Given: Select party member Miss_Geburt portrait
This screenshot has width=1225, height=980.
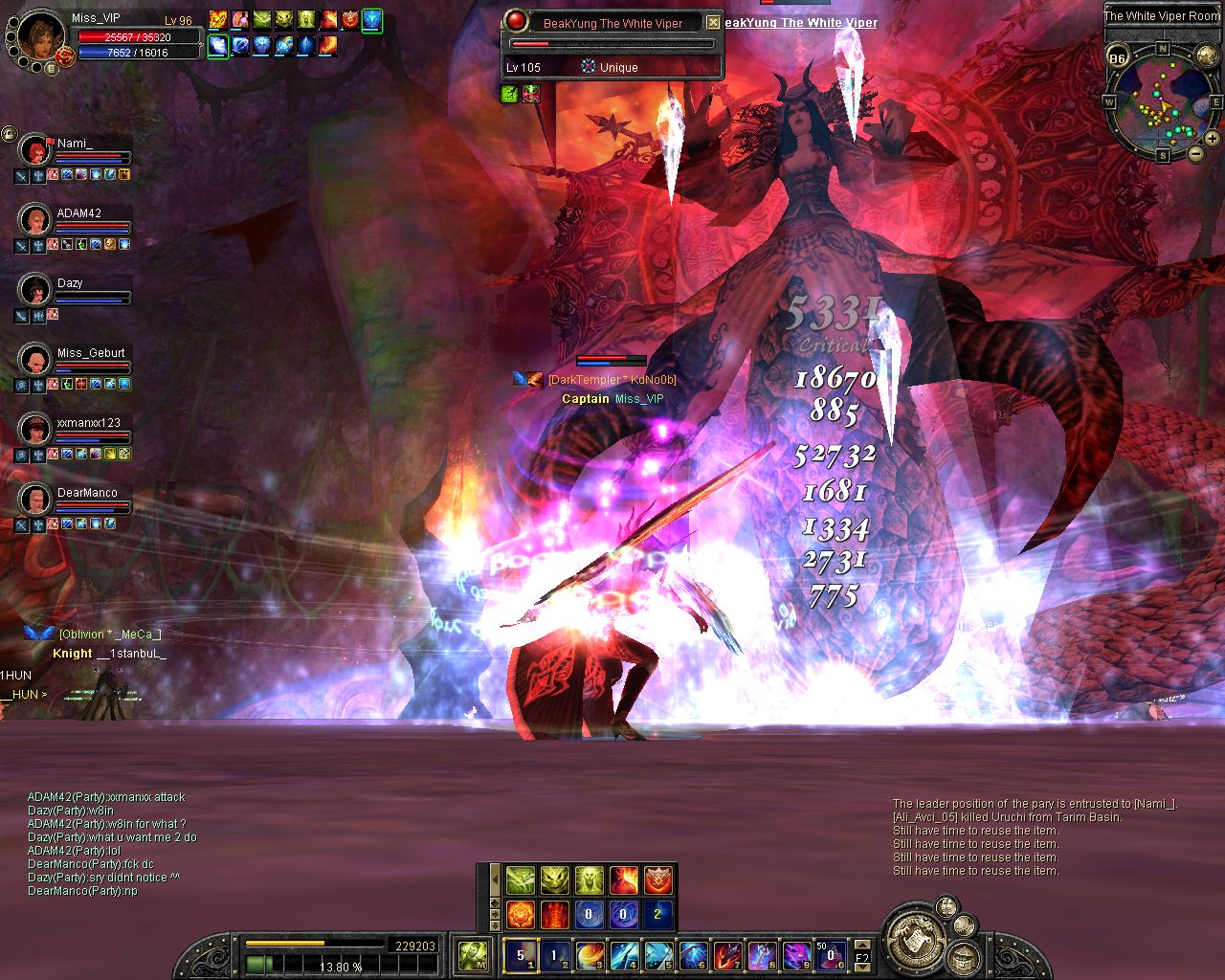Looking at the screenshot, I should pyautogui.click(x=35, y=360).
